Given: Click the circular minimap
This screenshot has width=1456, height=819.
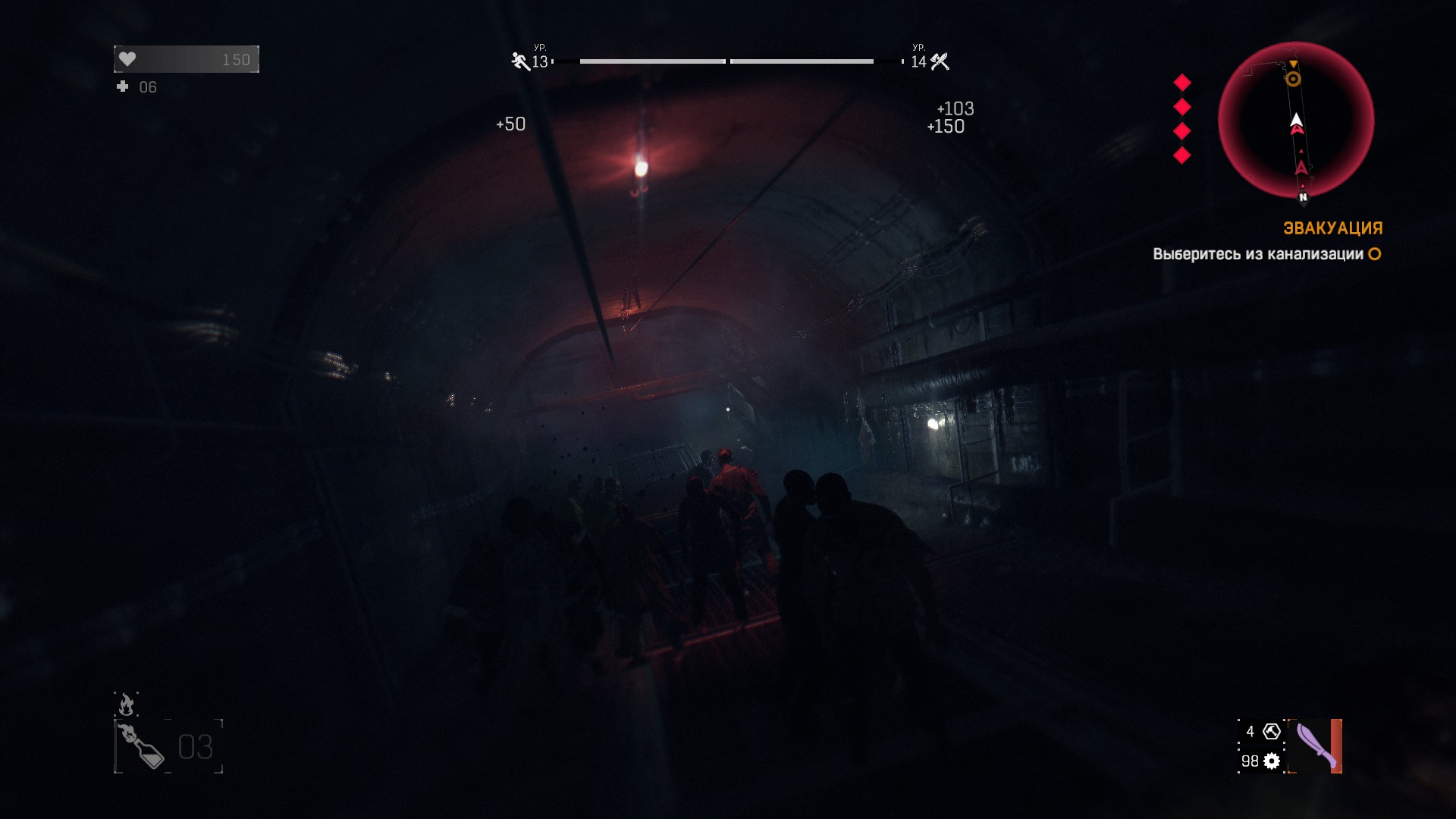Looking at the screenshot, I should pyautogui.click(x=1296, y=121).
